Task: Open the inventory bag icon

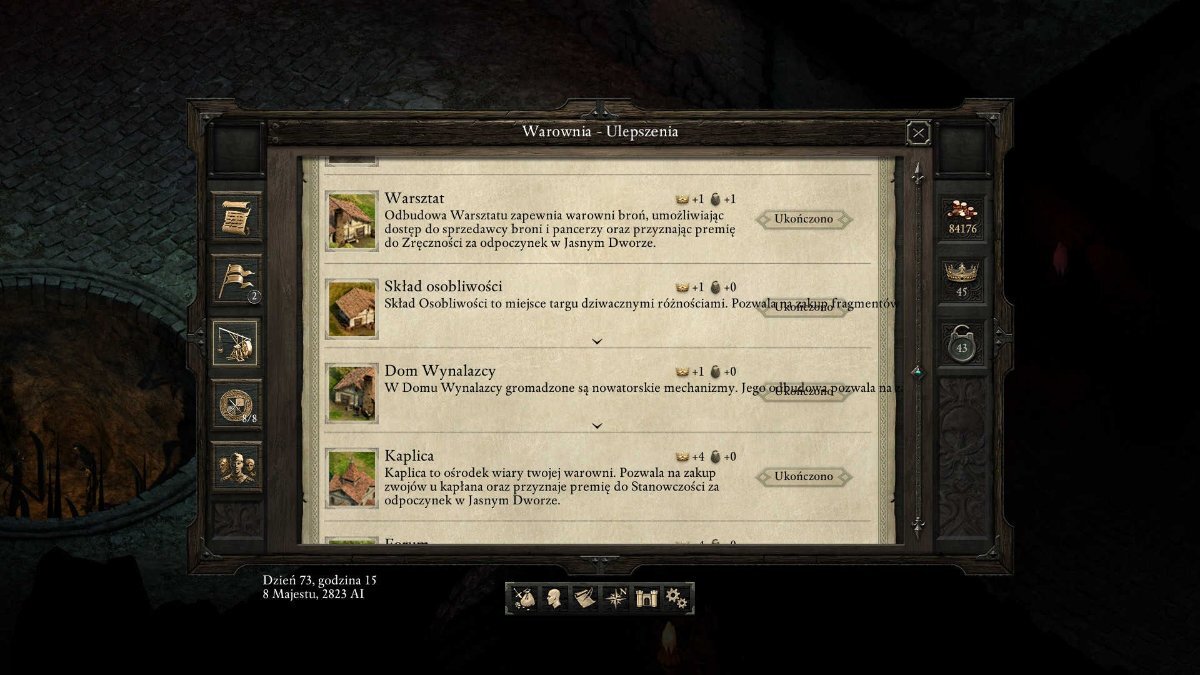Action: tap(523, 598)
